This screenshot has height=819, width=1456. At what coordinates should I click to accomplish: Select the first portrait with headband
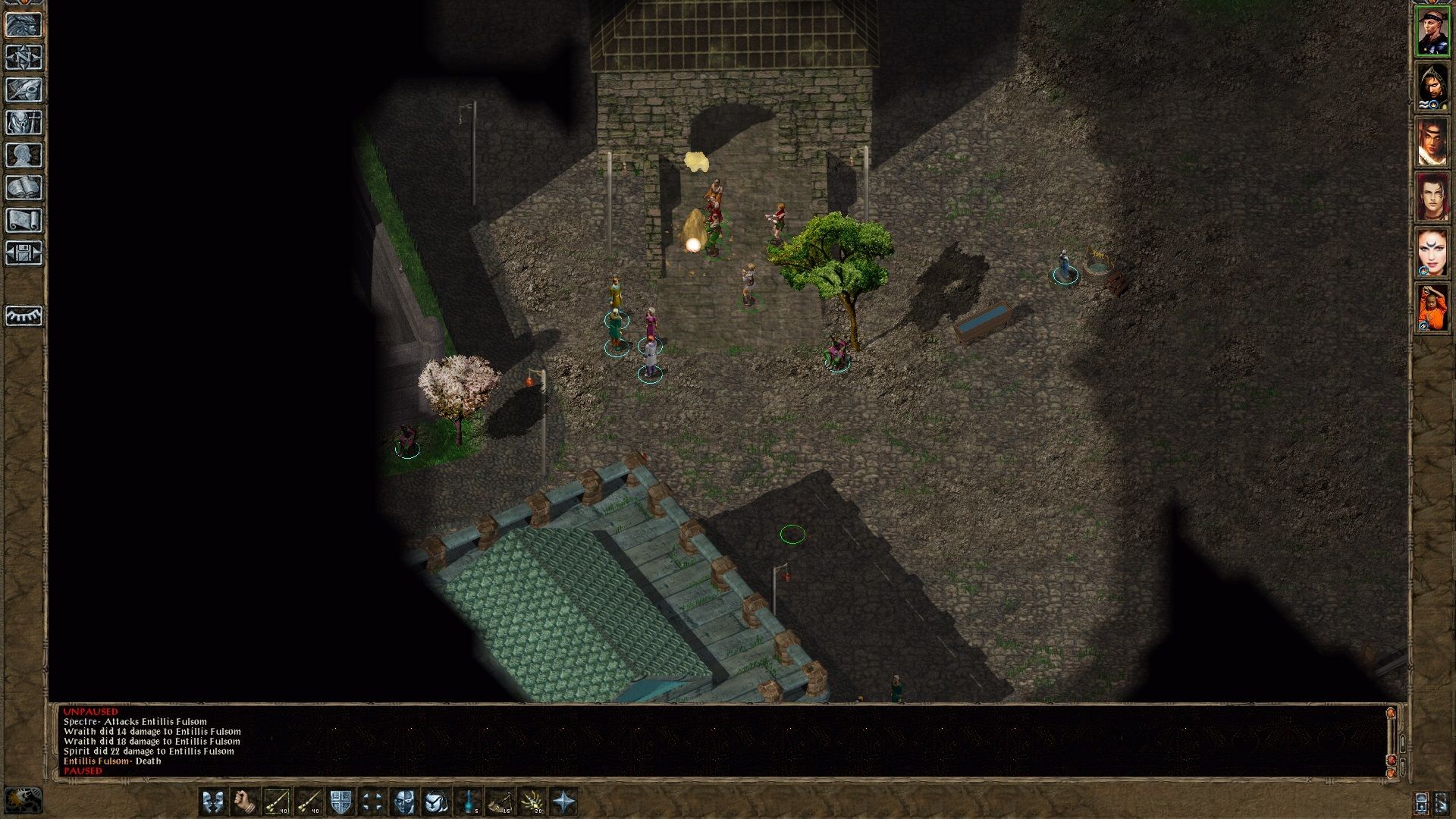coord(1432,32)
